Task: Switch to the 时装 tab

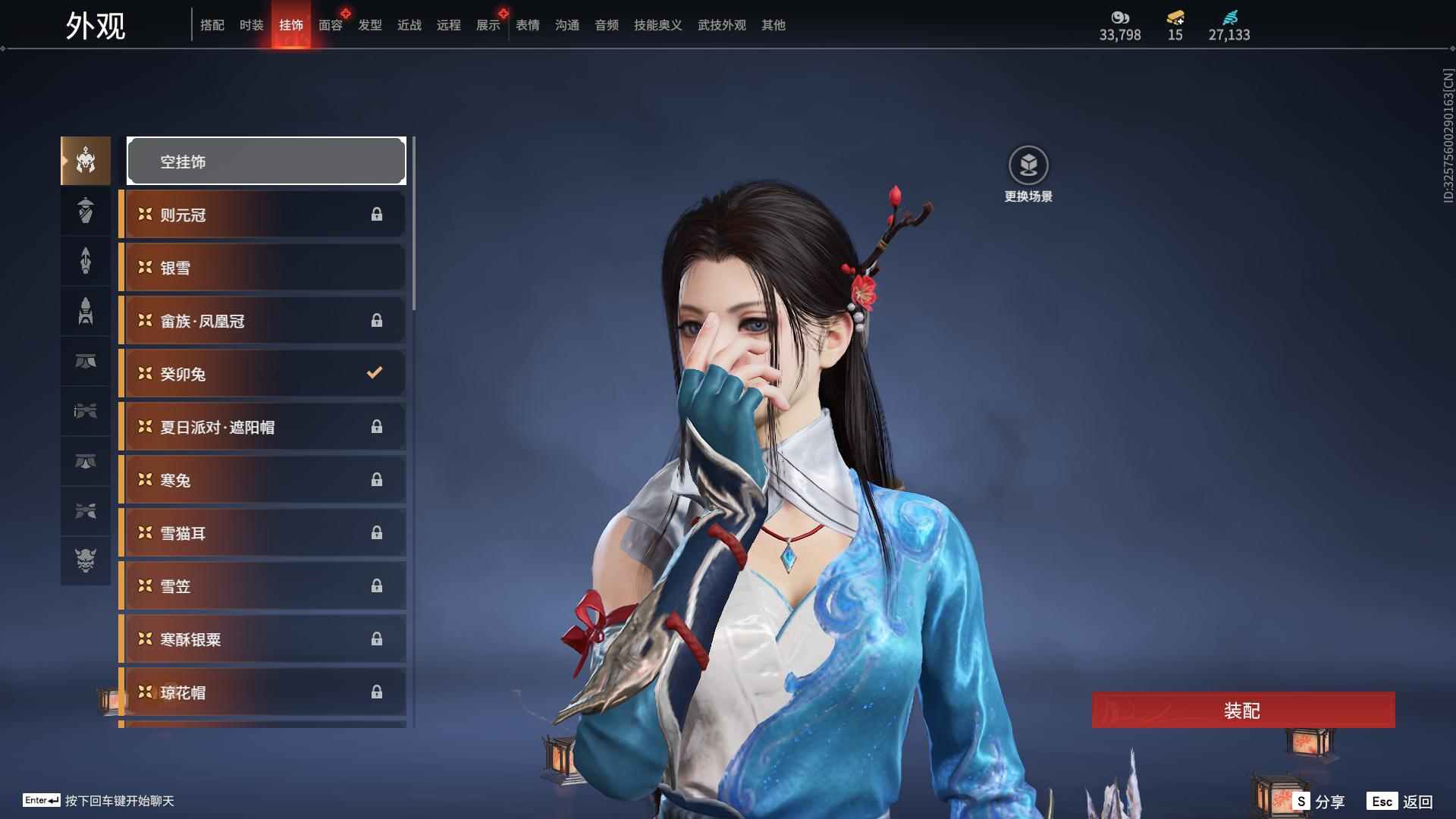Action: point(251,25)
